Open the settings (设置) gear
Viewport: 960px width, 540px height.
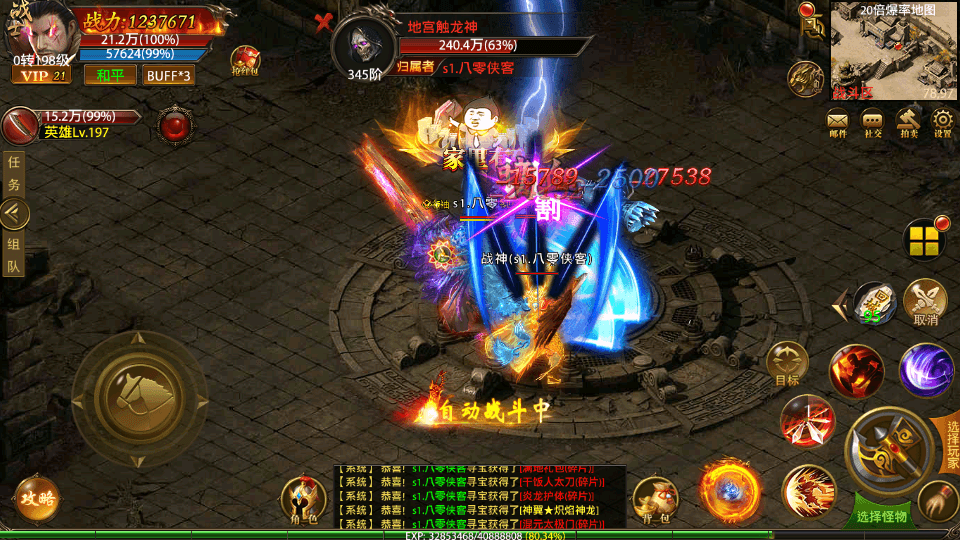coord(942,122)
